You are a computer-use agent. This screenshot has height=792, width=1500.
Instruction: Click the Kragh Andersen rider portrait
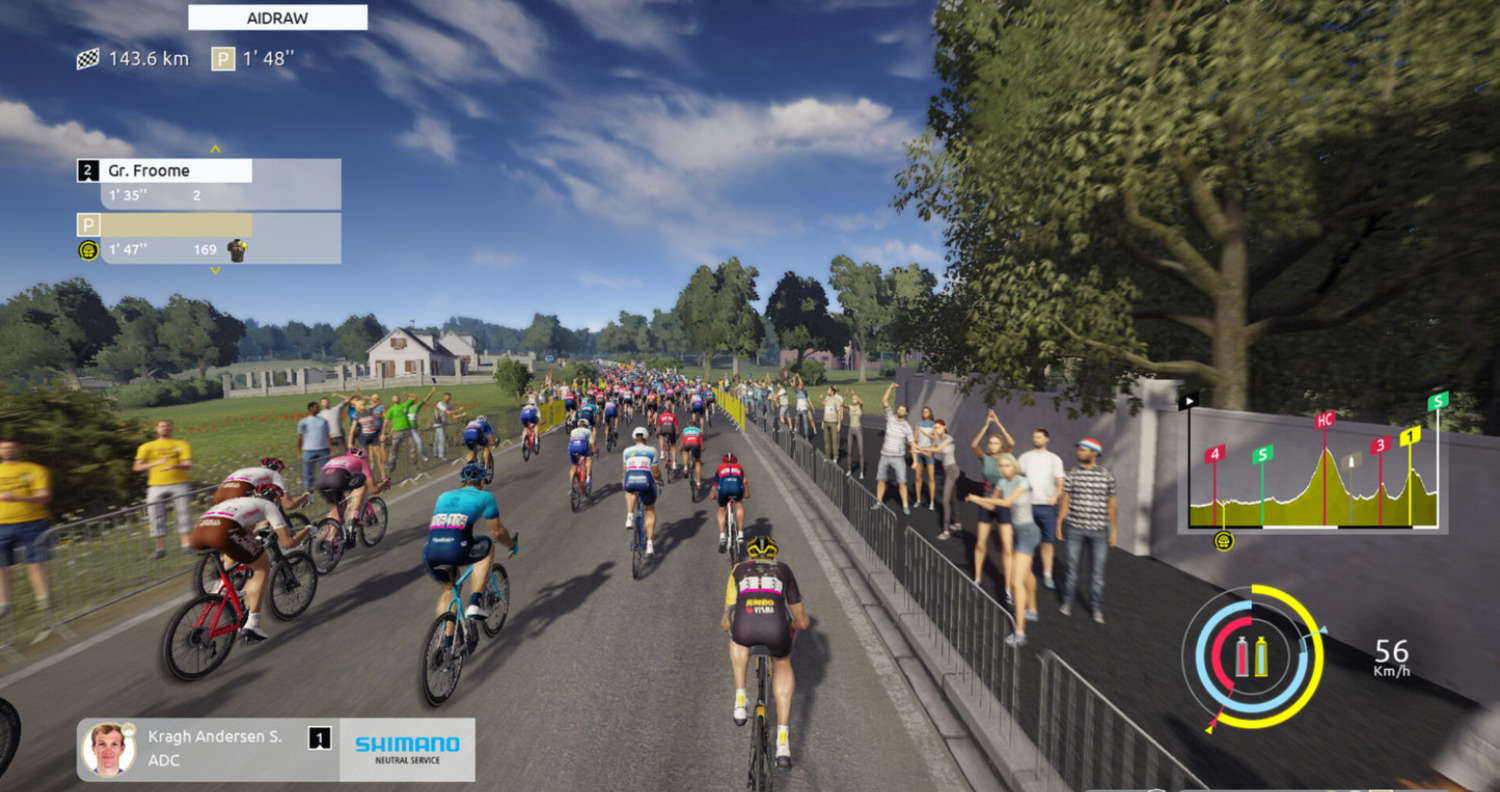click(x=108, y=749)
